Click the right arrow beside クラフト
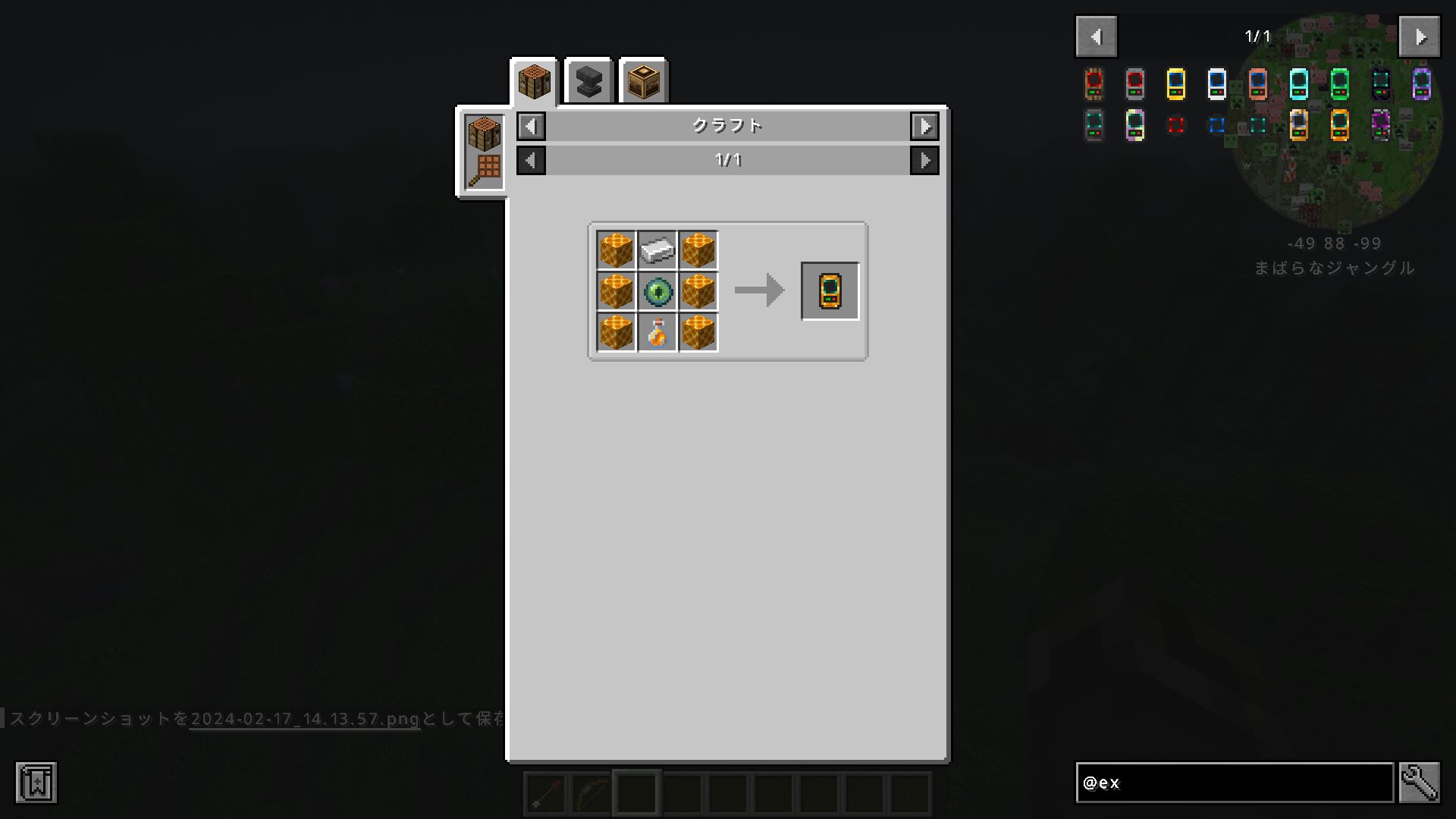The width and height of the screenshot is (1456, 819). (x=924, y=127)
